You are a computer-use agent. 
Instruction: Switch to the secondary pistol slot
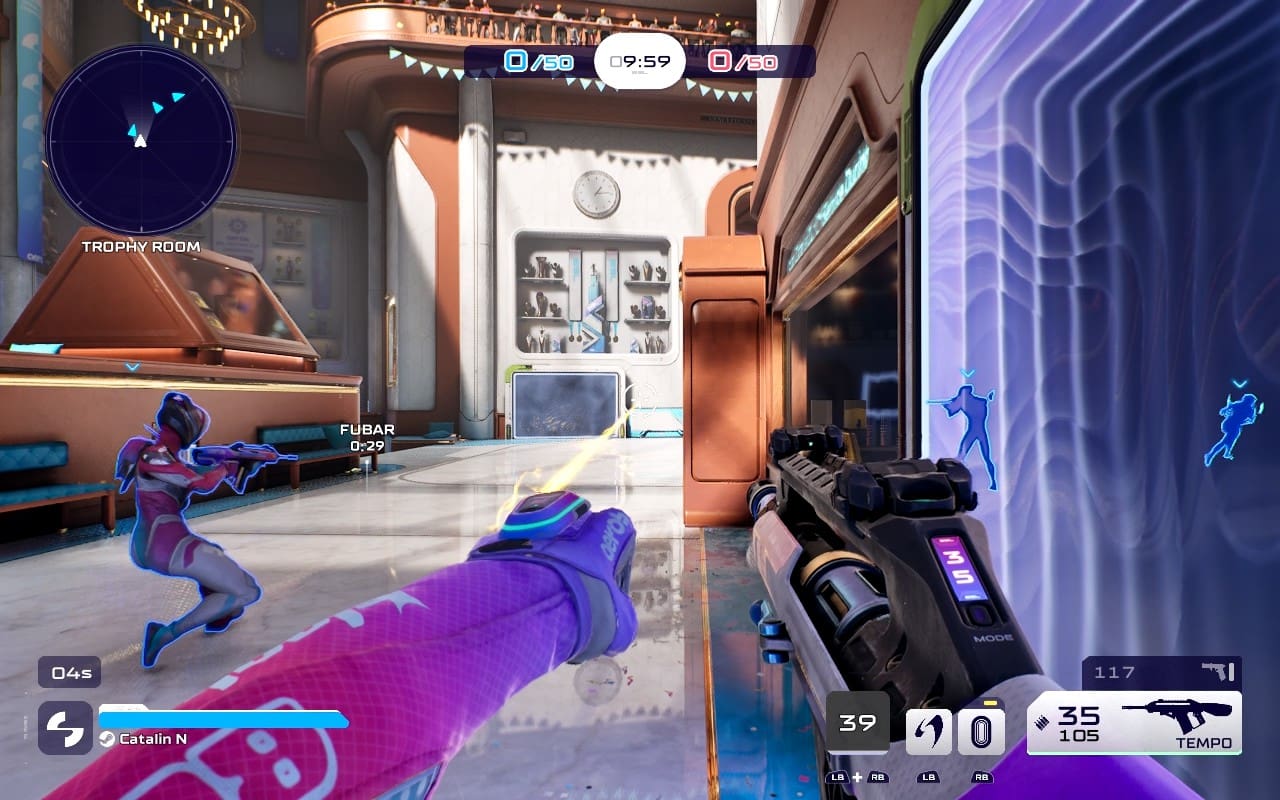[x=1162, y=672]
